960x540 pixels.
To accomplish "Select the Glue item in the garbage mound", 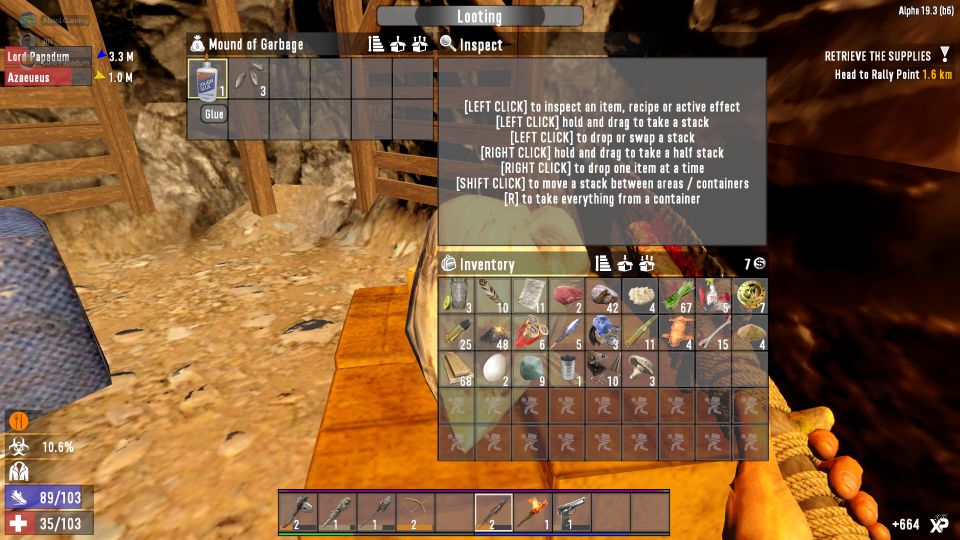I will [207, 79].
